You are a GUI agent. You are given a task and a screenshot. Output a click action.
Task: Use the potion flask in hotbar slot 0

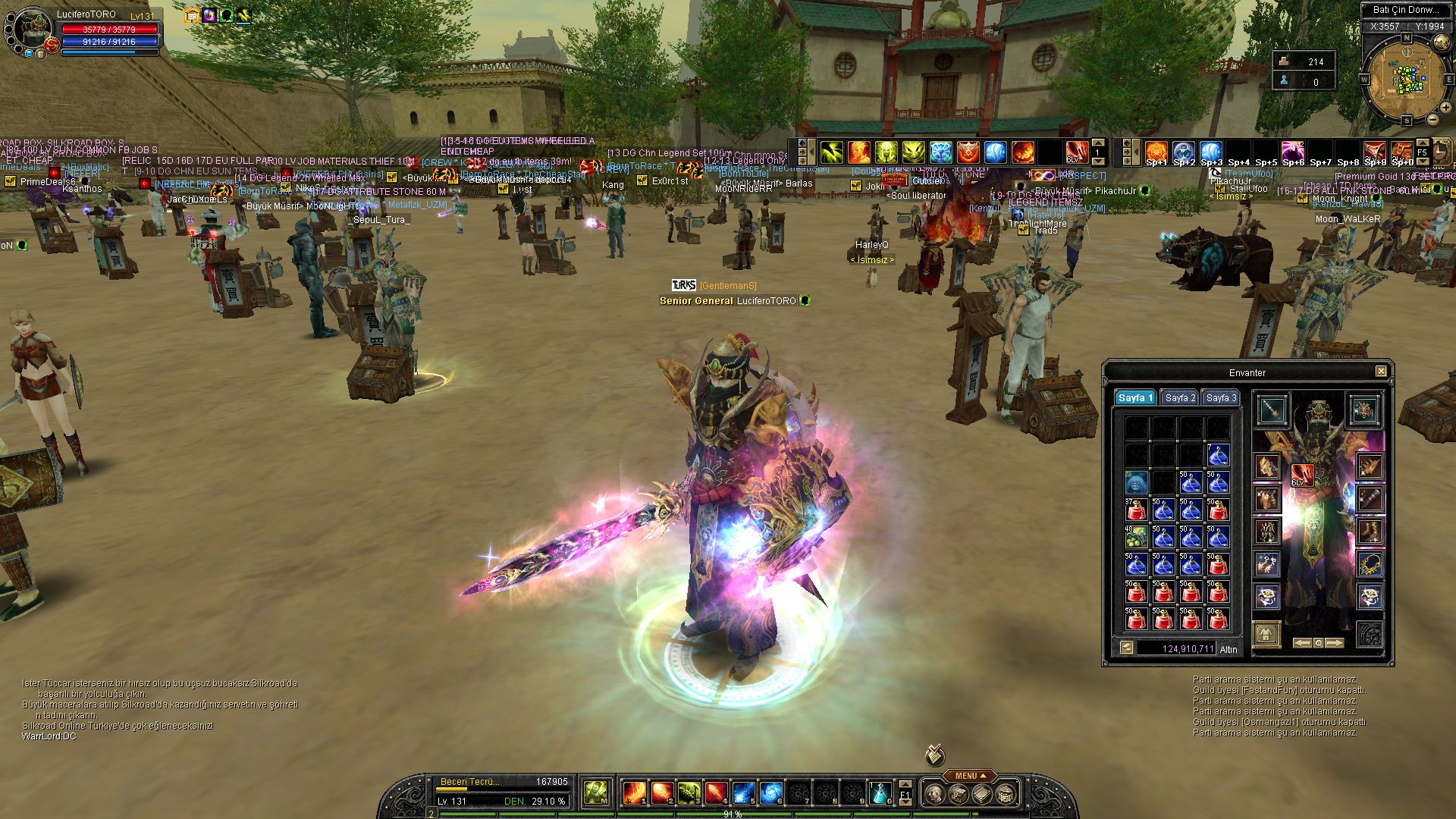pos(880,793)
